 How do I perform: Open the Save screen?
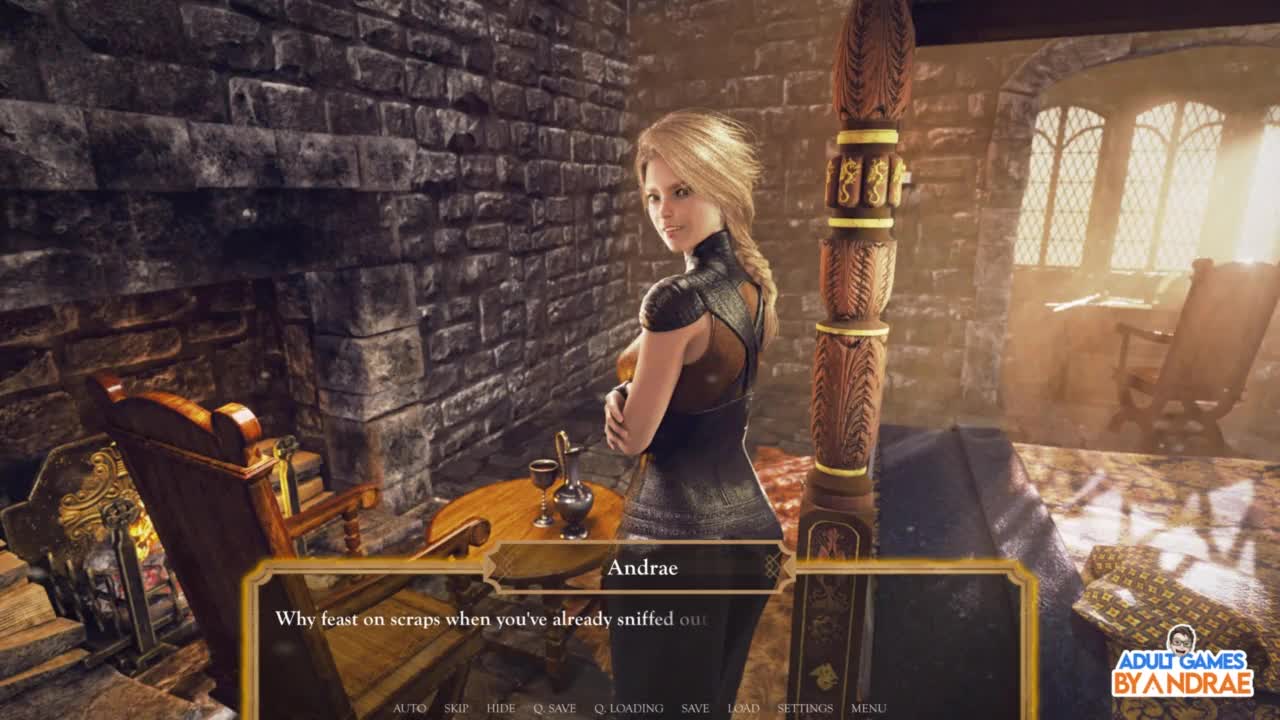[x=695, y=708]
